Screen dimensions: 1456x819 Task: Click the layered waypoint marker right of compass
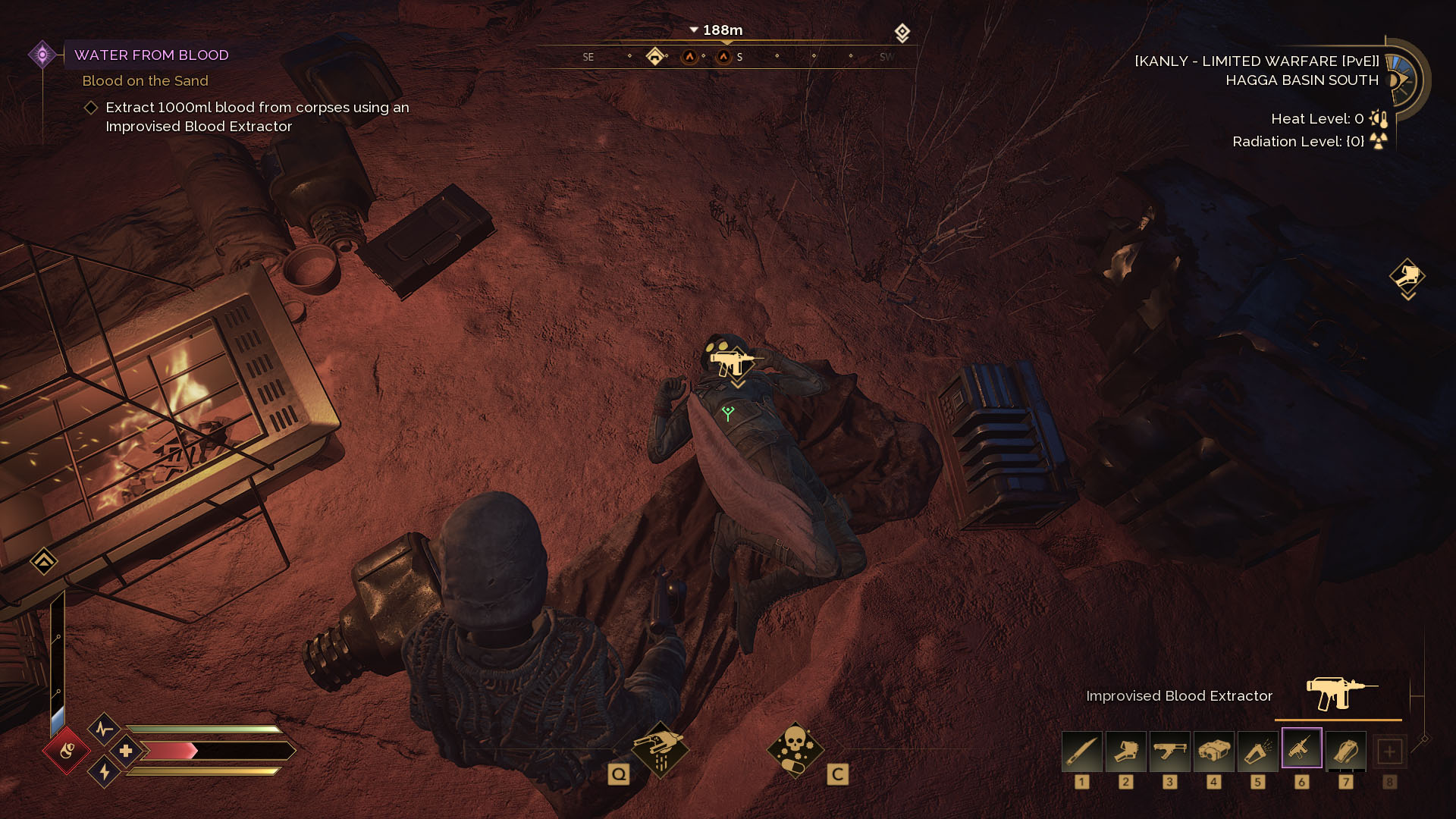tap(901, 33)
